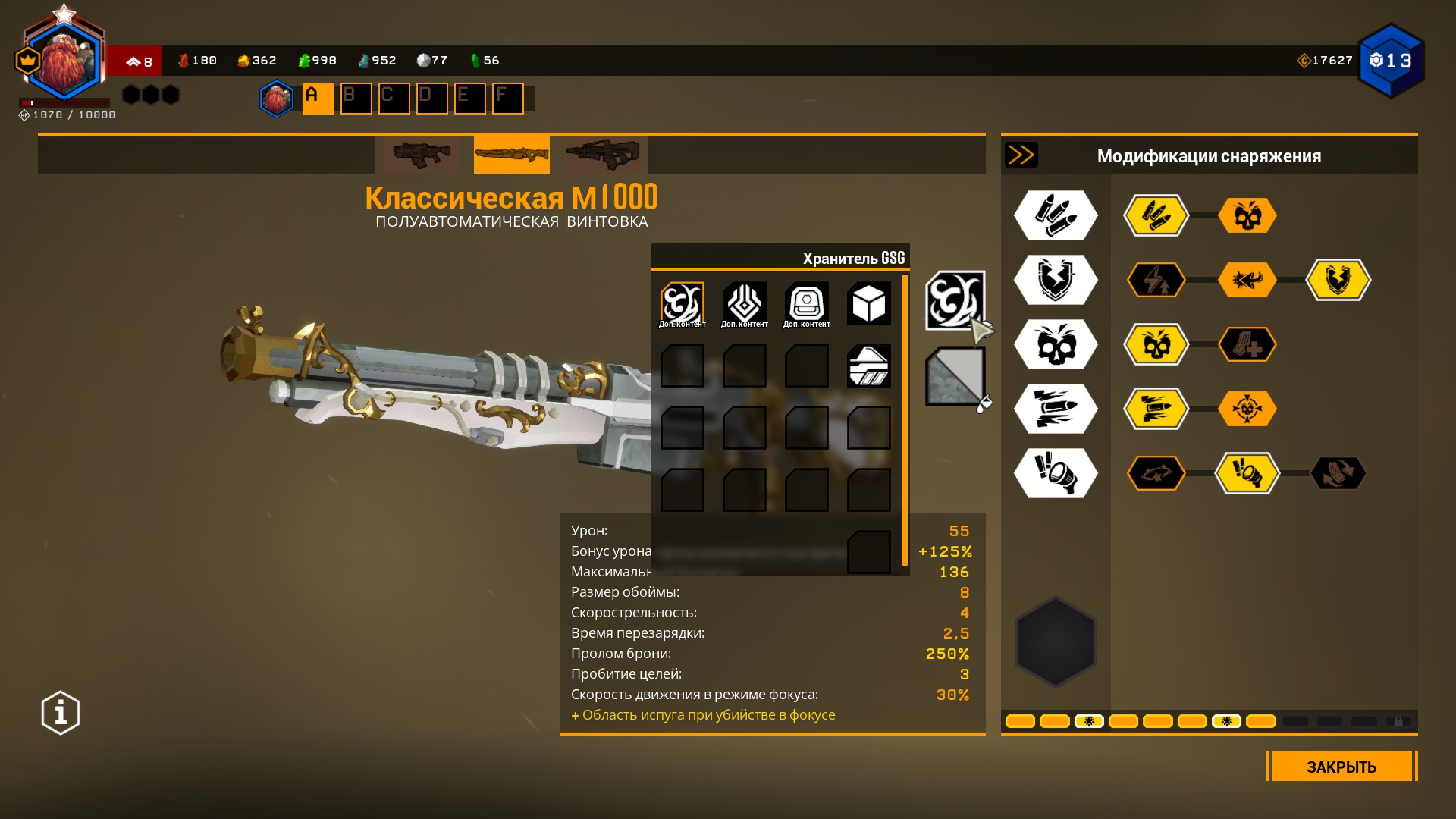Image resolution: width=1456 pixels, height=819 pixels.
Task: Pick the yellow ammo mod in first row
Action: tap(1156, 215)
